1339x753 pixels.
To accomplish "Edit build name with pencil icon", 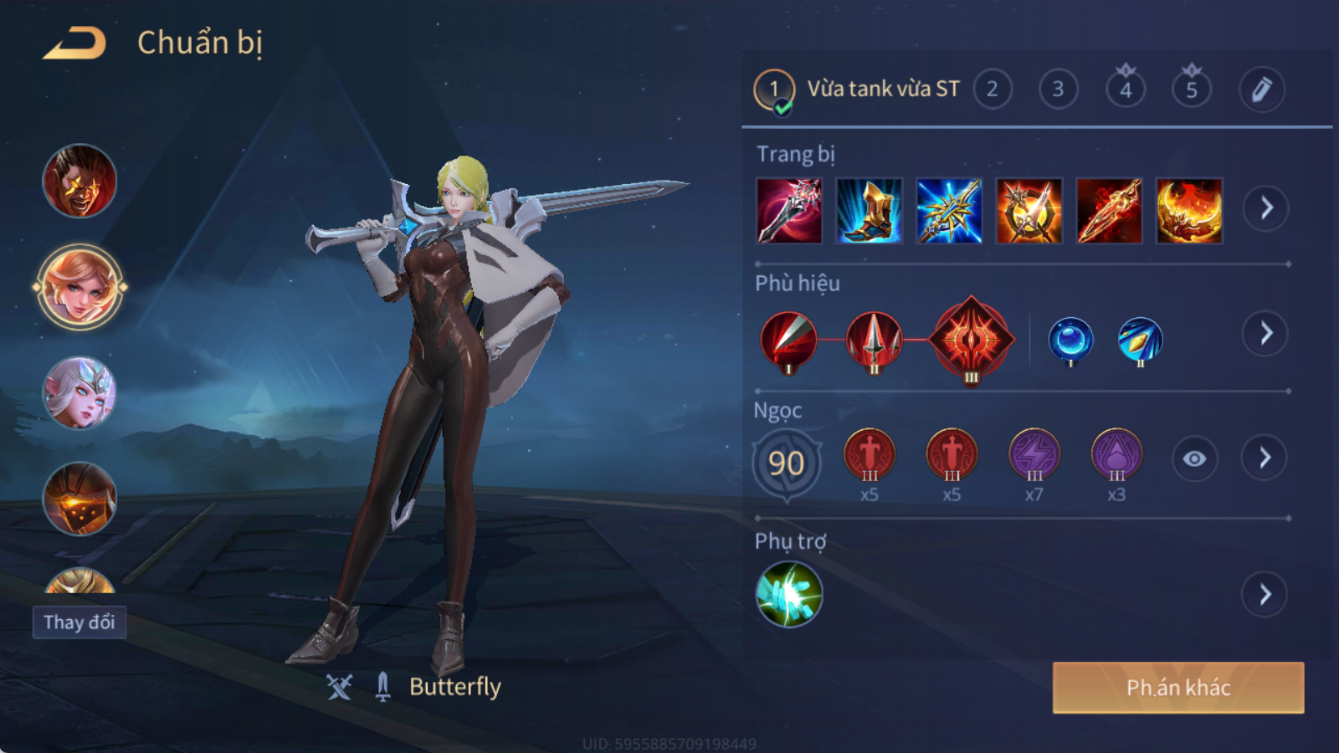I will (x=1261, y=90).
